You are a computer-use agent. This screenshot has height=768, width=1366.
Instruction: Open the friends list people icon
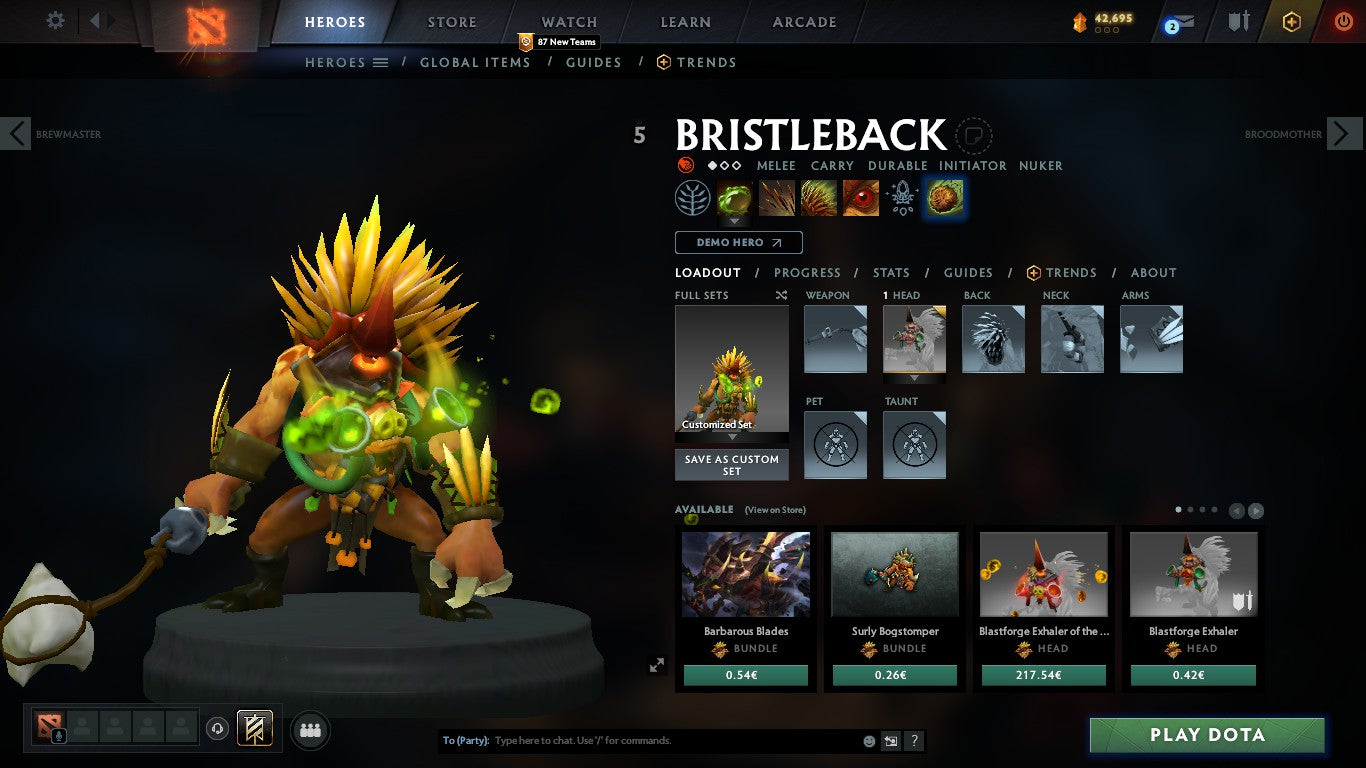point(310,730)
